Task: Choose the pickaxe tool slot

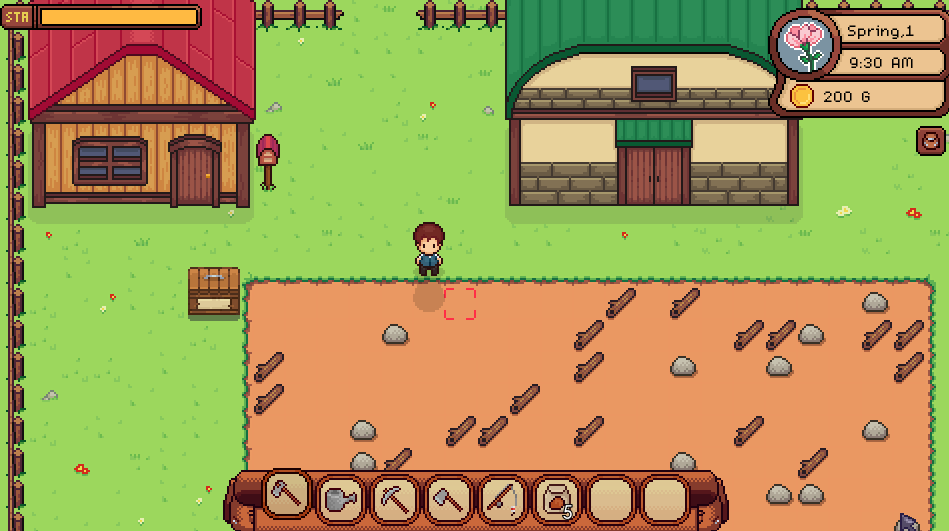Action: (x=395, y=498)
